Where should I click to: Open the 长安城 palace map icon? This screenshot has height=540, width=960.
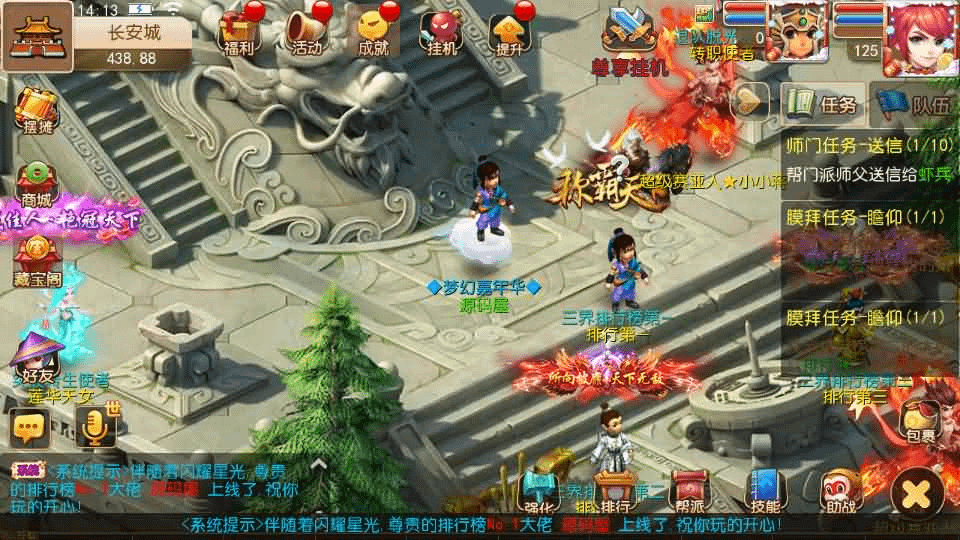click(37, 35)
